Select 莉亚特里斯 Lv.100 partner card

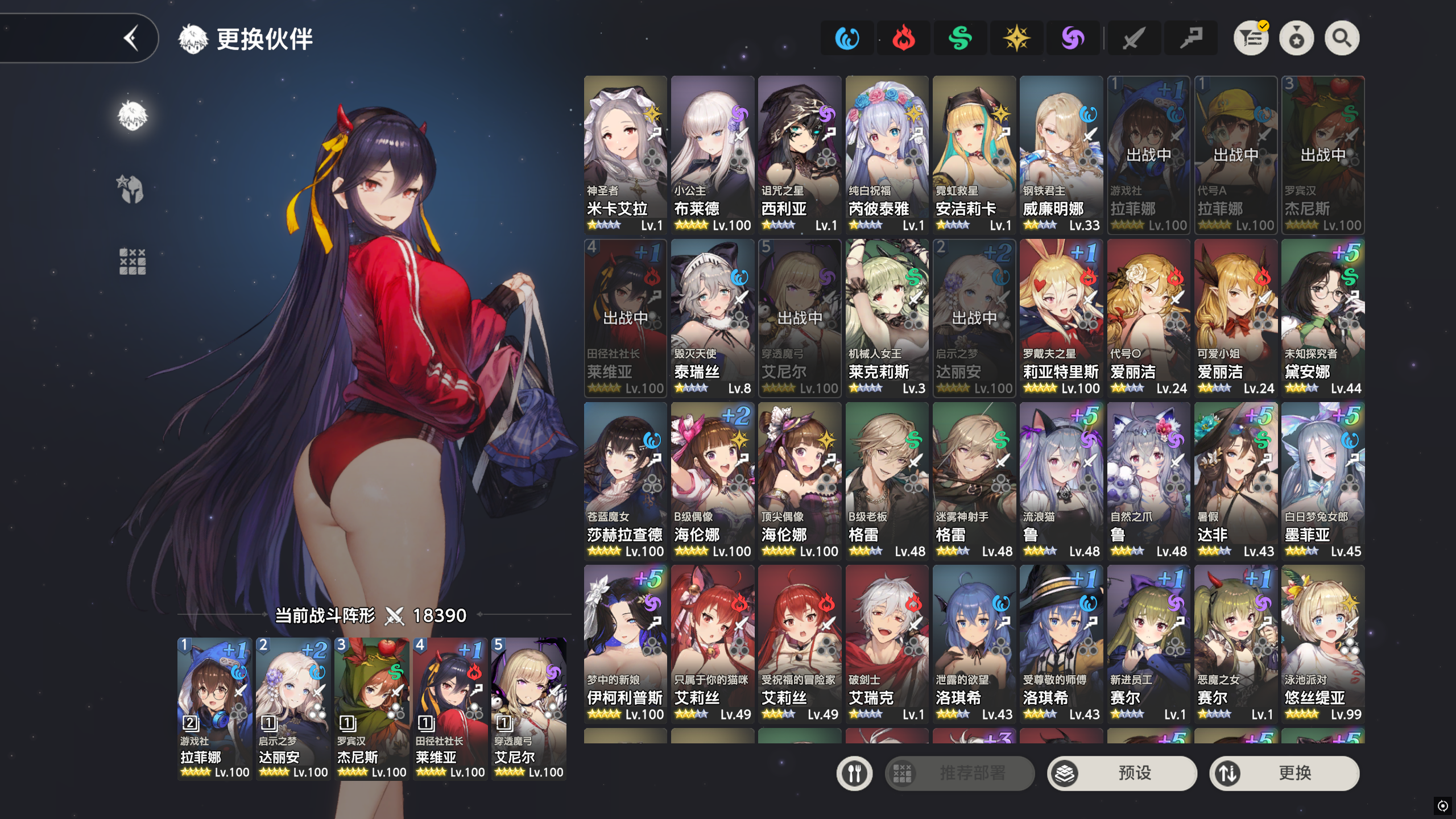(x=1061, y=317)
